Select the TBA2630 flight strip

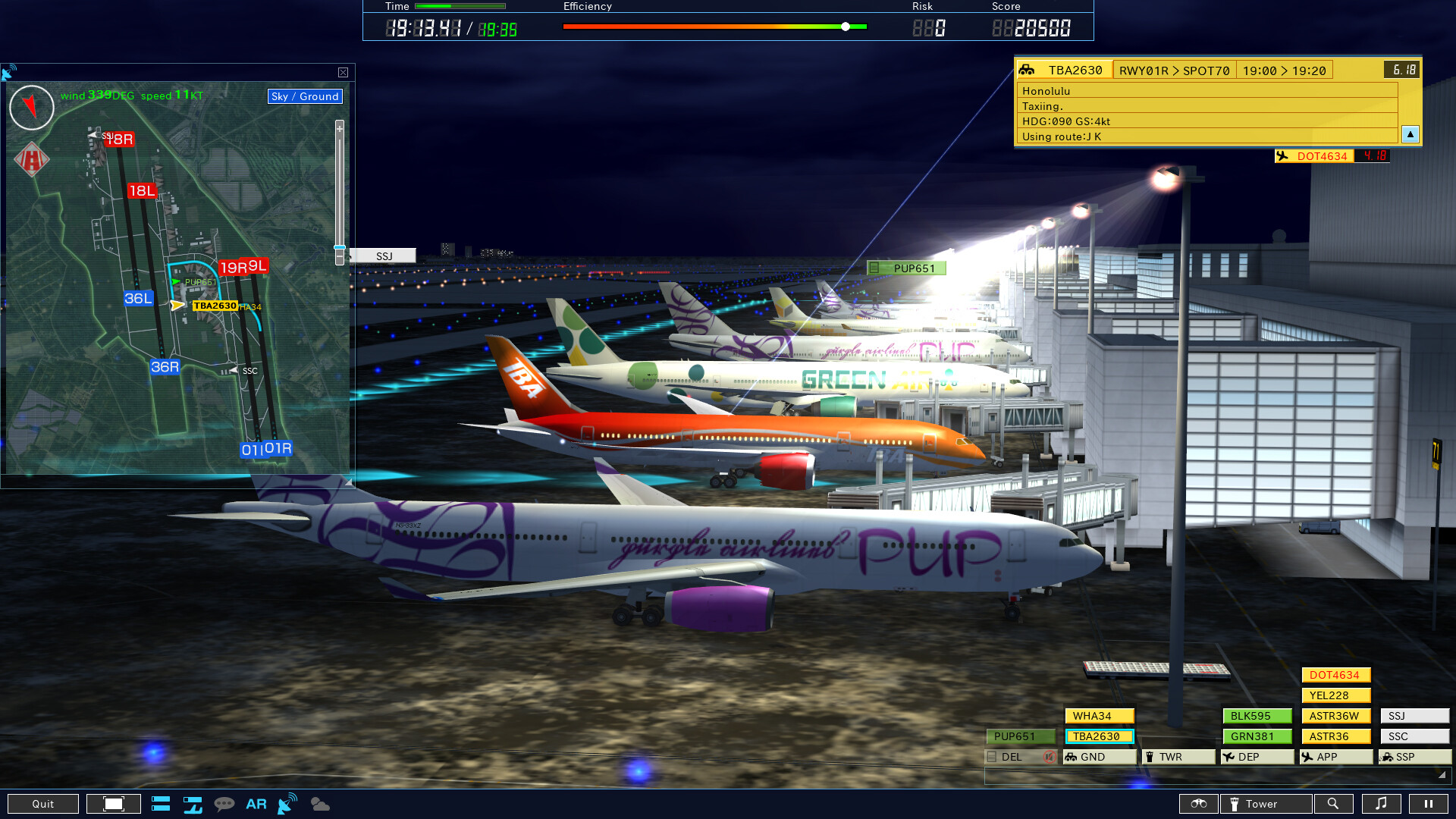click(x=1099, y=736)
